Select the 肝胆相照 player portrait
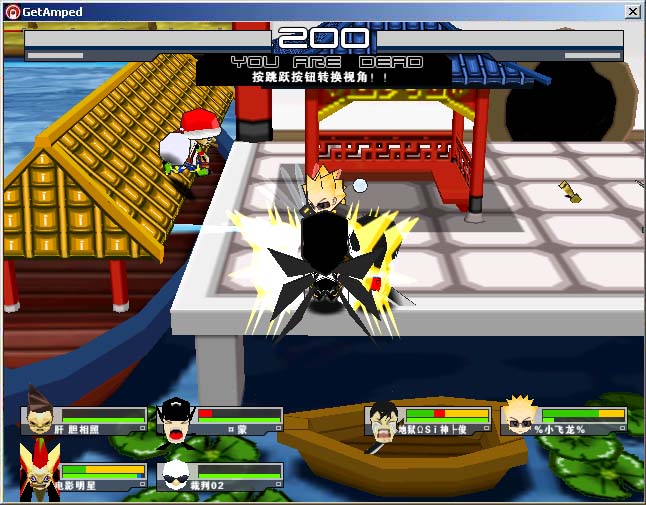 (x=40, y=414)
